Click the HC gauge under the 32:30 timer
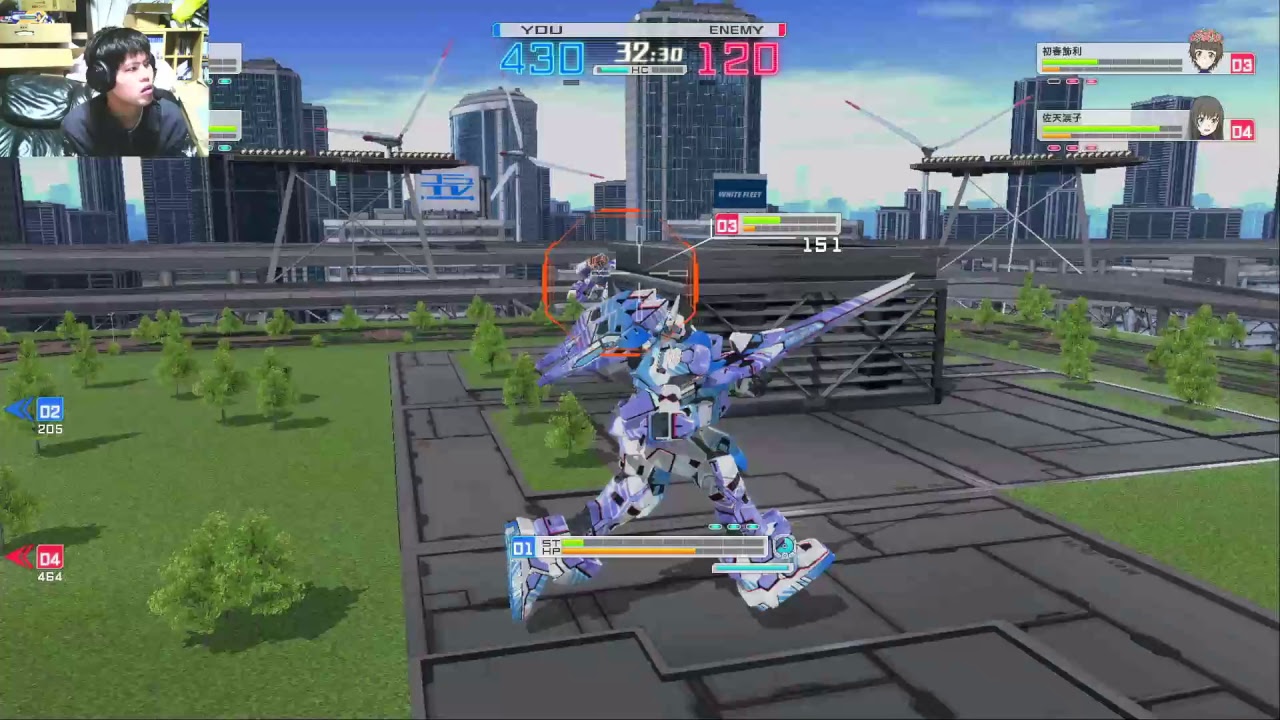Viewport: 1280px width, 720px height. point(638,70)
